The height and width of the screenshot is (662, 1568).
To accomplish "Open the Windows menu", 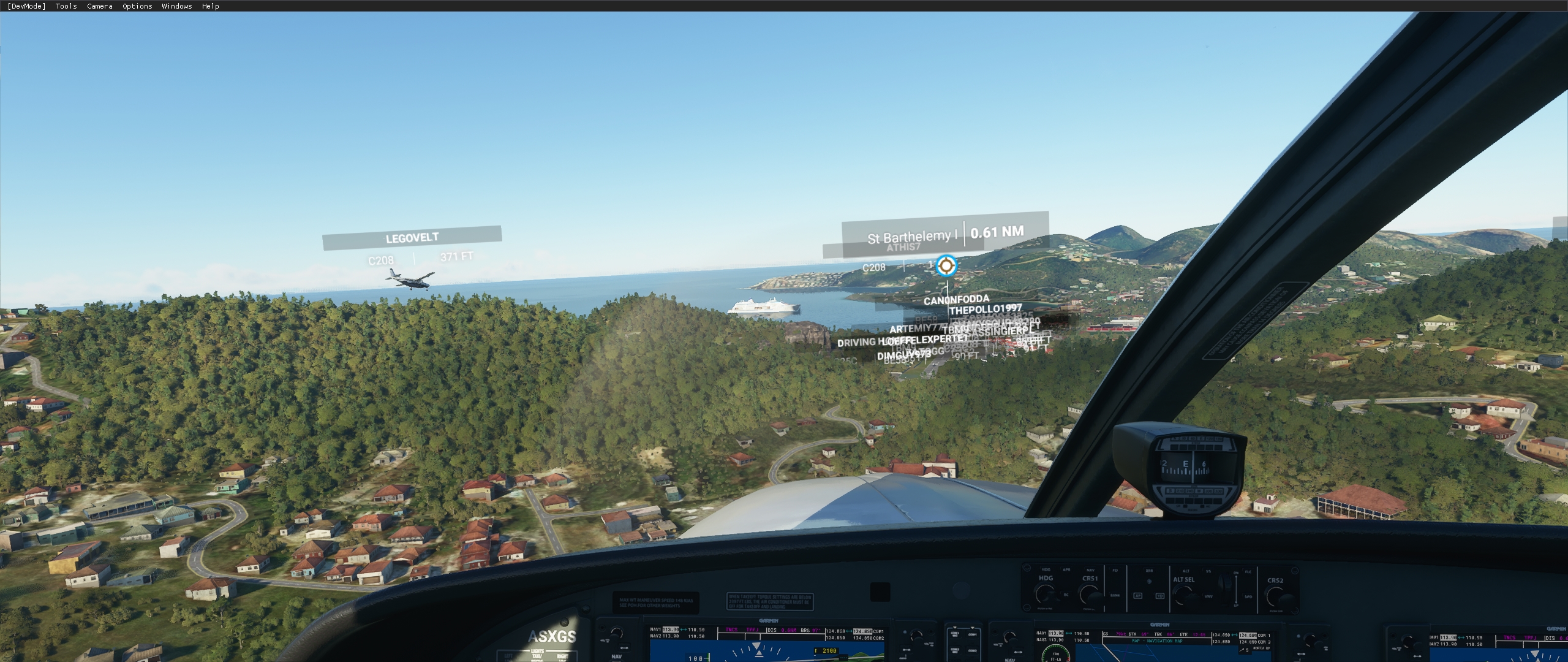I will pos(176,6).
